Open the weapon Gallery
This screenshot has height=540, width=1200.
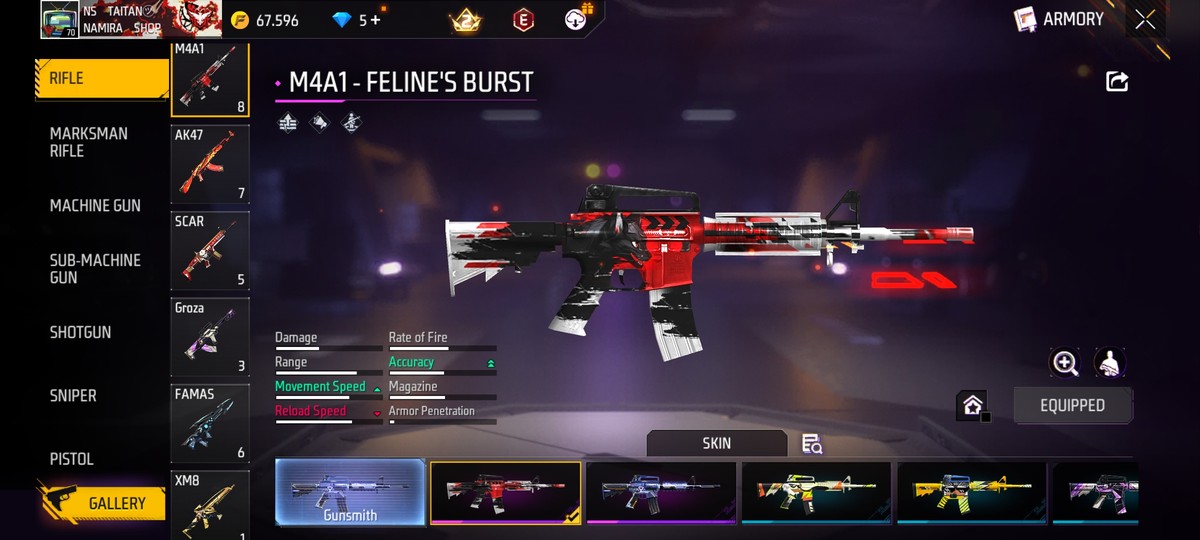(103, 503)
